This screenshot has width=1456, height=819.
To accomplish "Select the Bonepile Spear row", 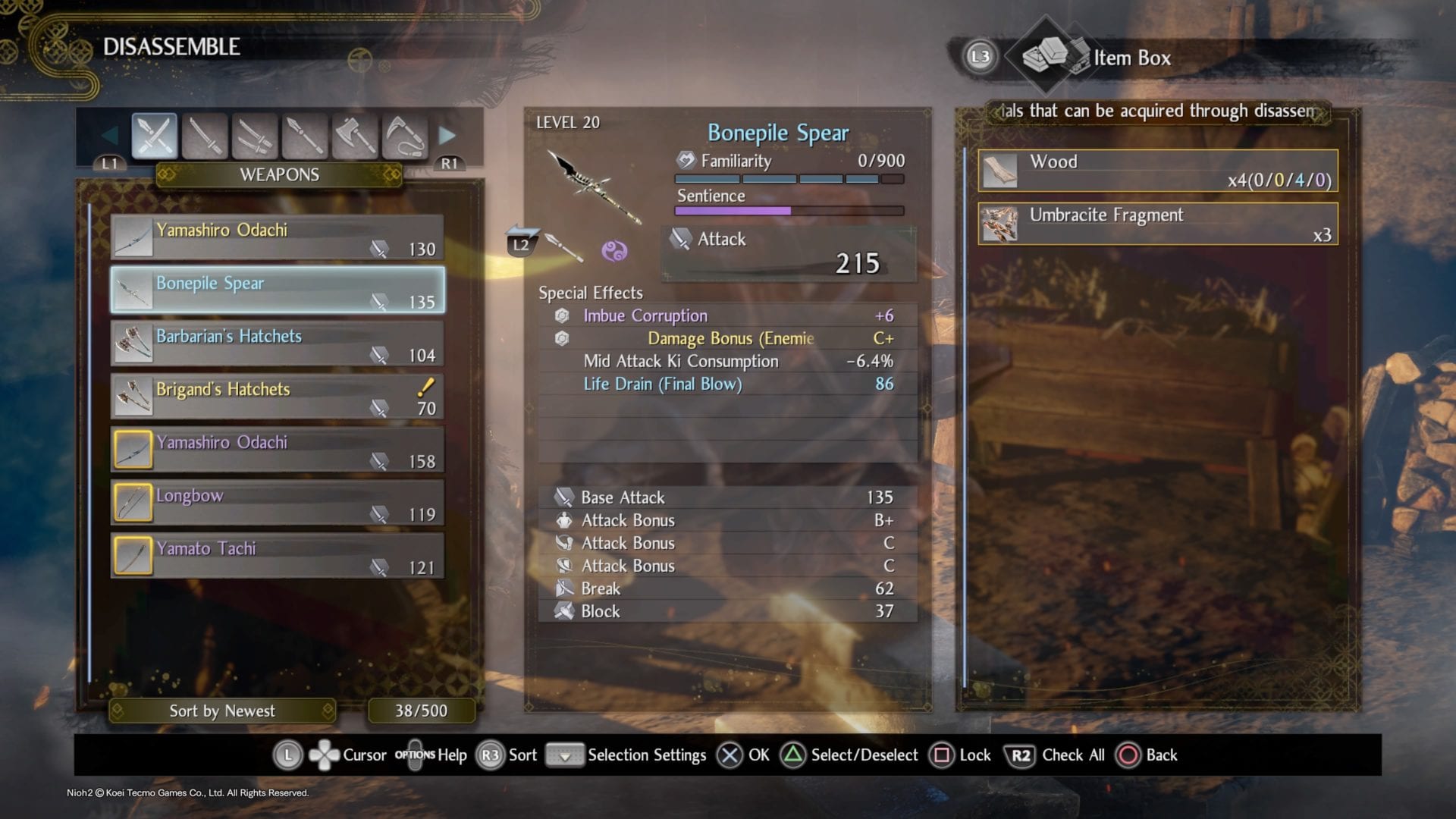I will tap(278, 290).
